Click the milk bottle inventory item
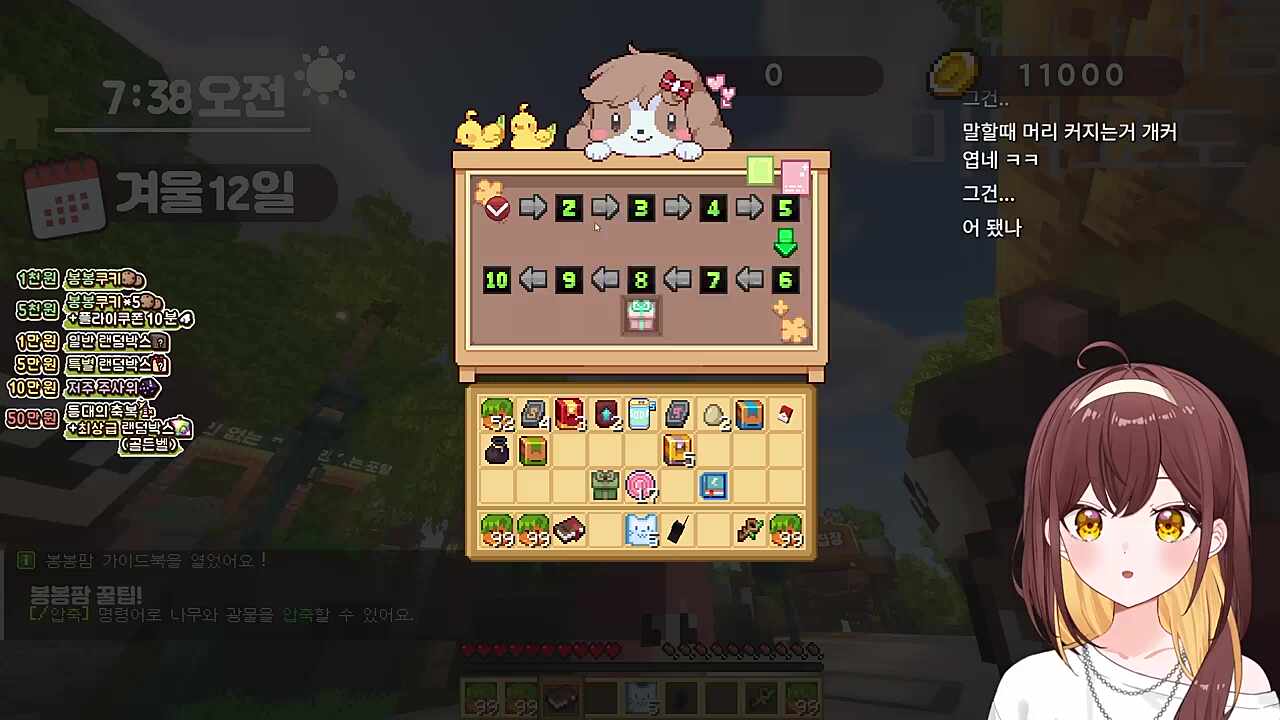This screenshot has width=1280, height=720. [643, 413]
